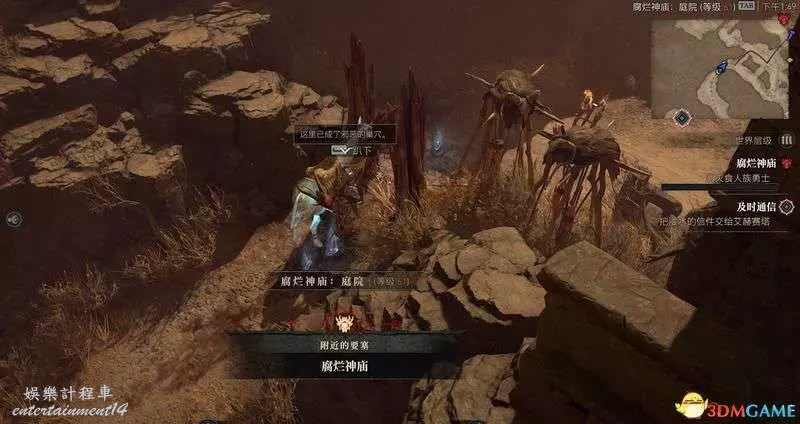Viewport: 800px width, 424px height.
Task: Click the speaker icon on the left edge
Action: (x=13, y=218)
